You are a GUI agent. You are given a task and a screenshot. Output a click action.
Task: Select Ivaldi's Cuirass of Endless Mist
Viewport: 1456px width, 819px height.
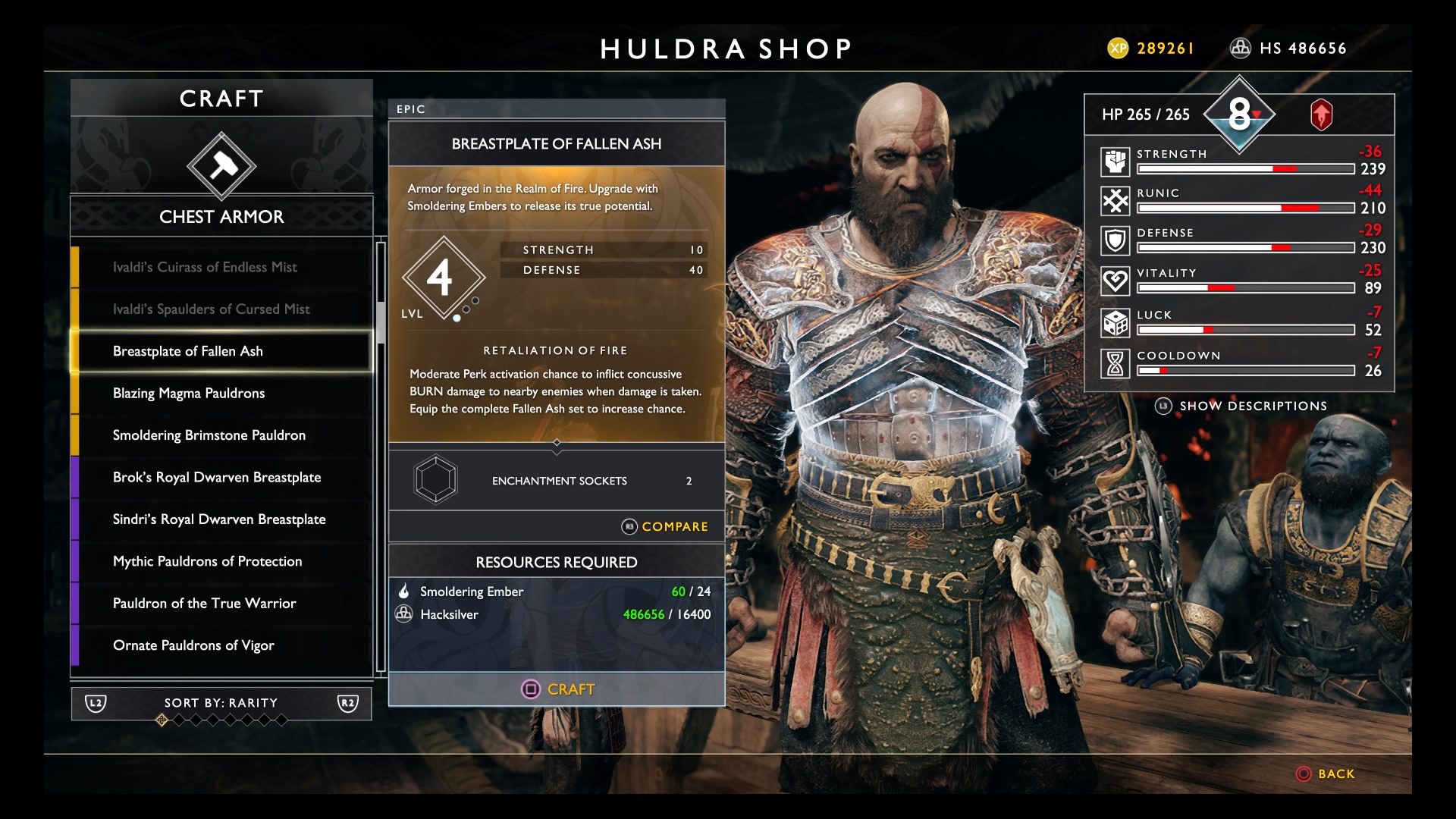pyautogui.click(x=205, y=267)
